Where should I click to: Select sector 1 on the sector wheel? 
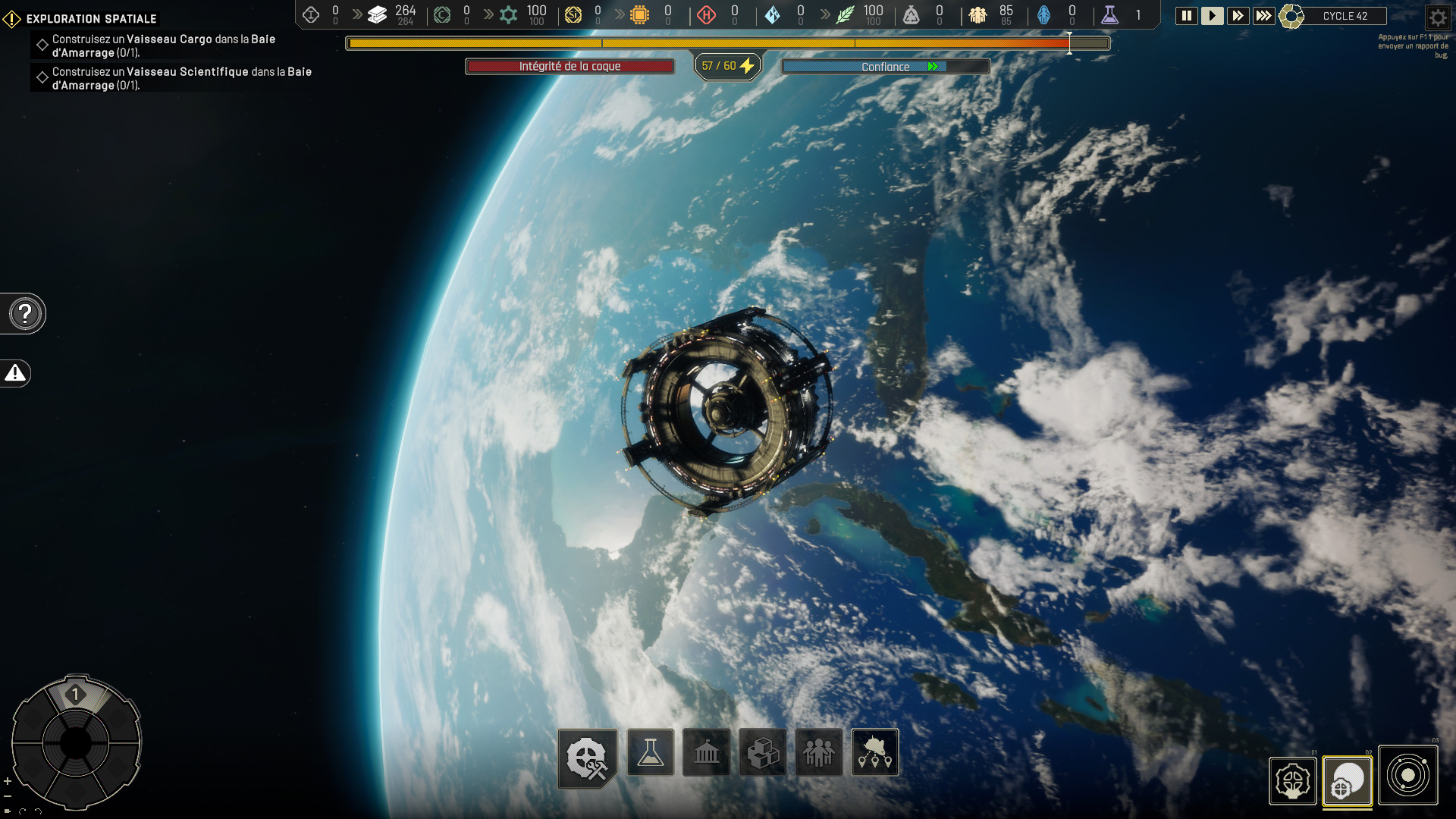tap(75, 695)
